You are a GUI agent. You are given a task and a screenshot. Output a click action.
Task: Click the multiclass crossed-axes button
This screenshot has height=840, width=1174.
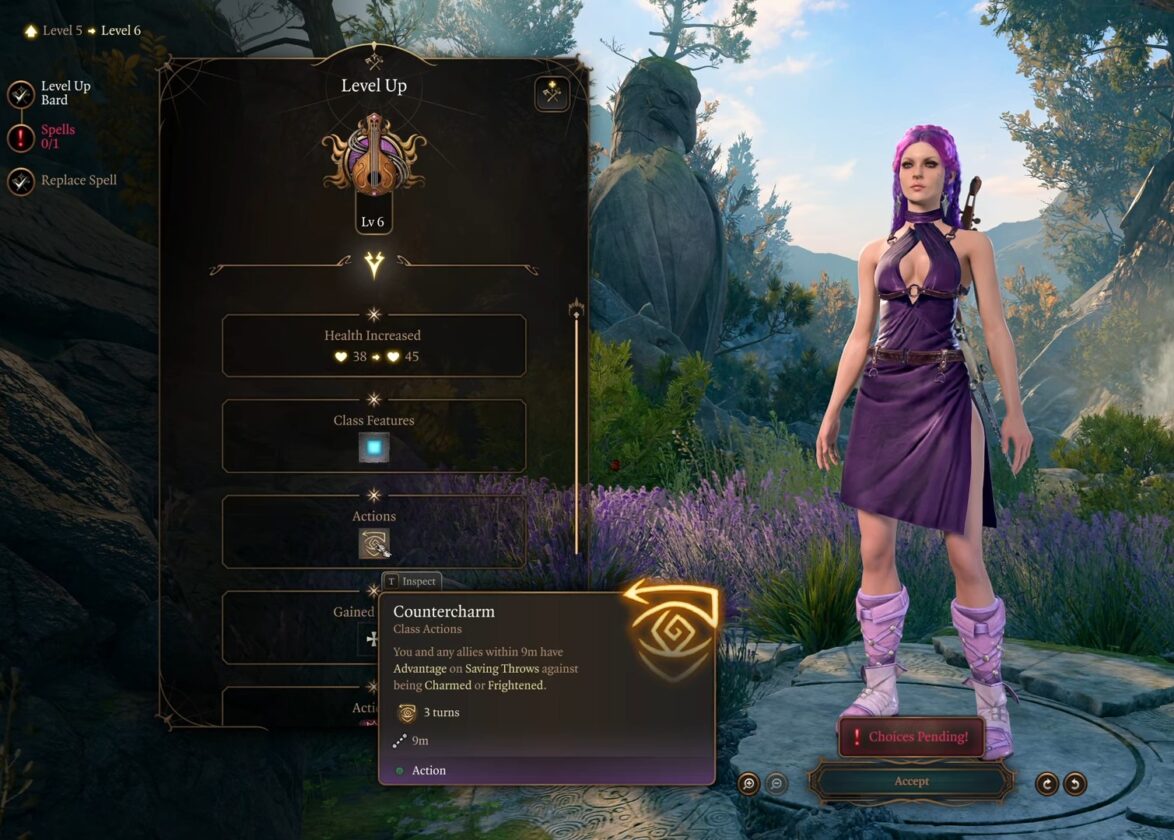(x=551, y=94)
